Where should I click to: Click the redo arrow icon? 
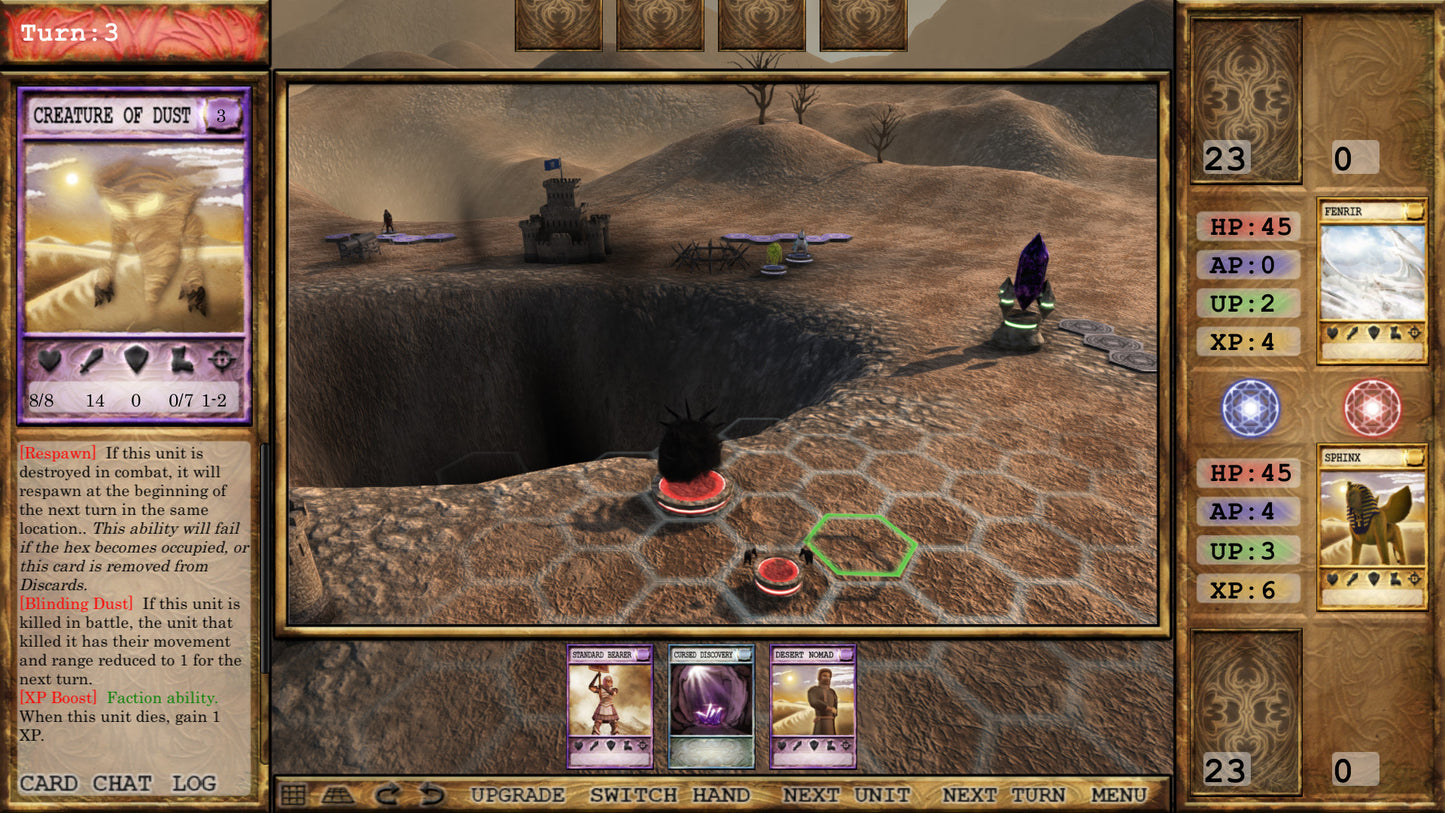click(x=385, y=795)
